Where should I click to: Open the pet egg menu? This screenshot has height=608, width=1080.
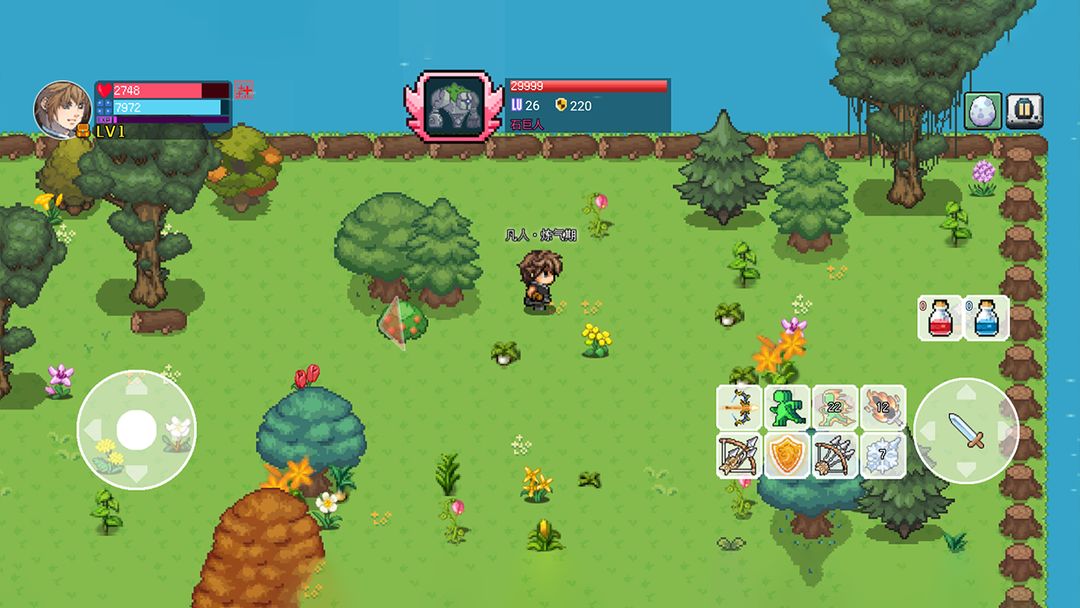tap(983, 110)
